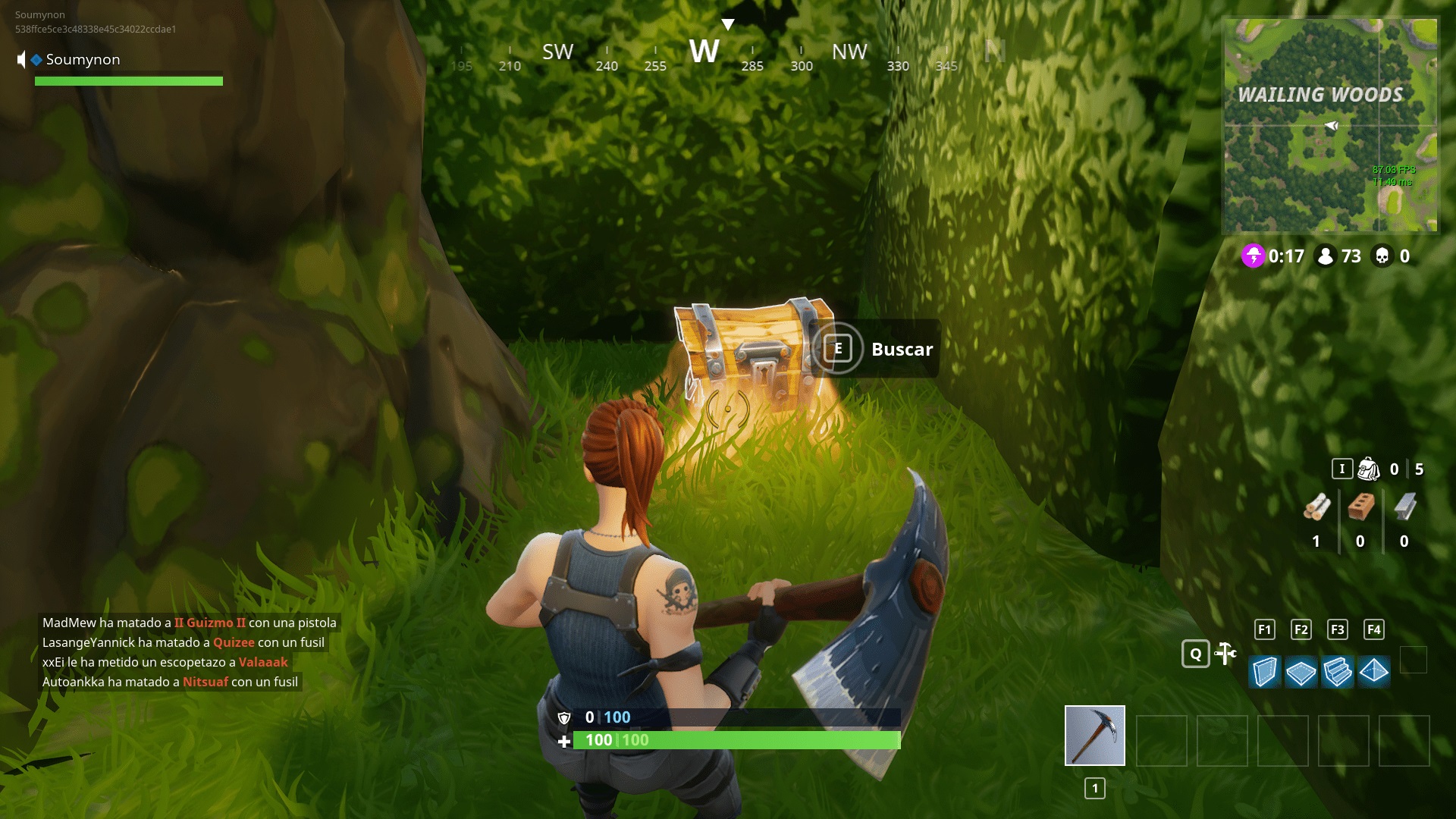Mute audio using the speaker icon
Viewport: 1456px width, 819px height.
click(x=21, y=58)
